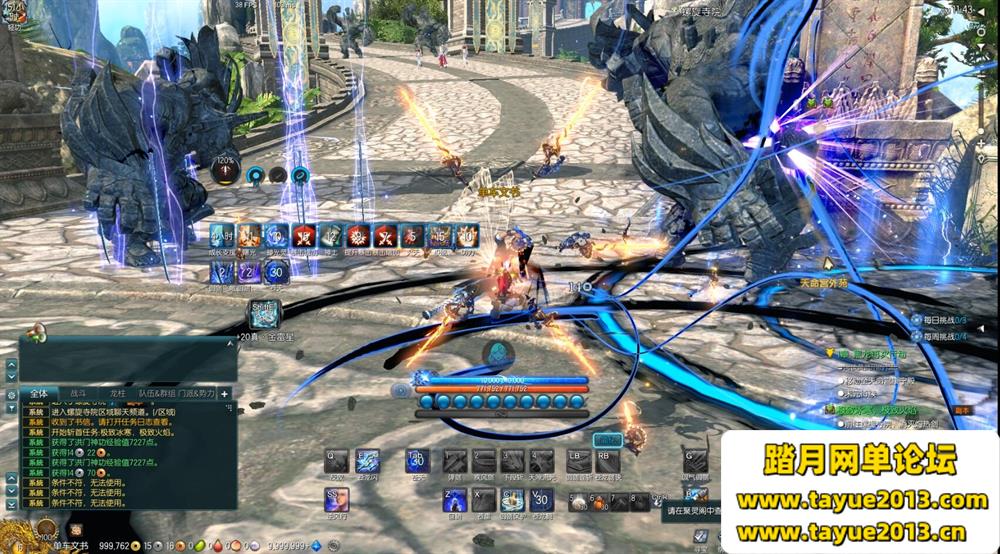
Task: Inspect the 1小时 growth buff icon
Action: click(222, 236)
